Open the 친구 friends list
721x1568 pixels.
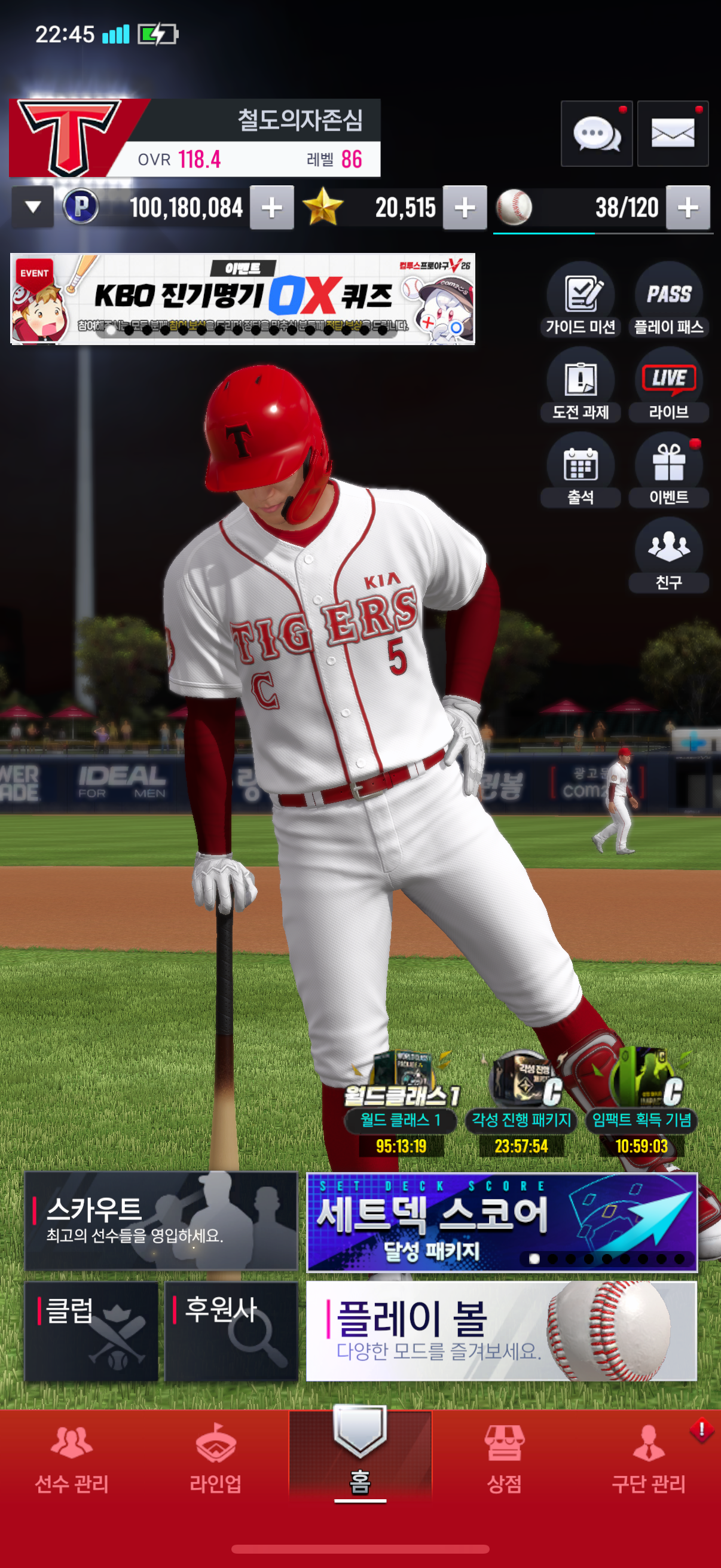coord(668,555)
